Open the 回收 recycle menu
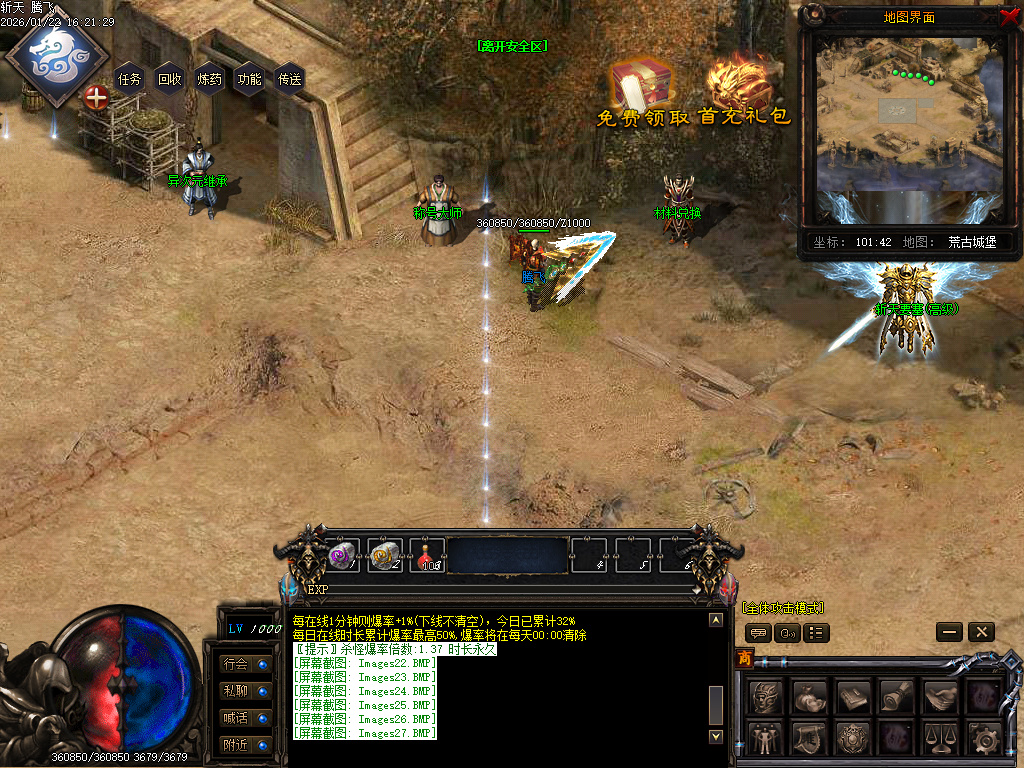Image resolution: width=1024 pixels, height=768 pixels. (170, 79)
